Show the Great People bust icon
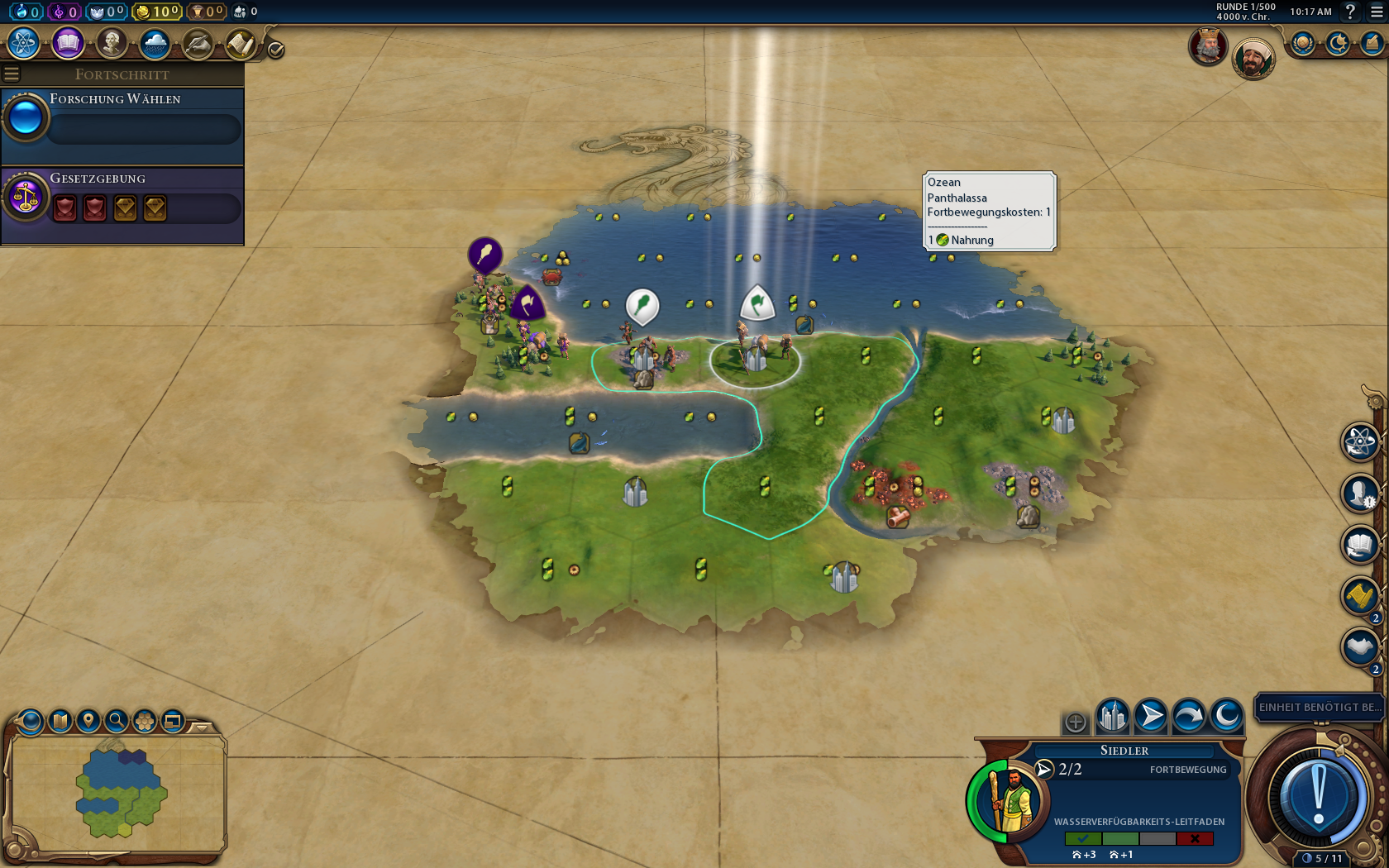1389x868 pixels. (111, 44)
